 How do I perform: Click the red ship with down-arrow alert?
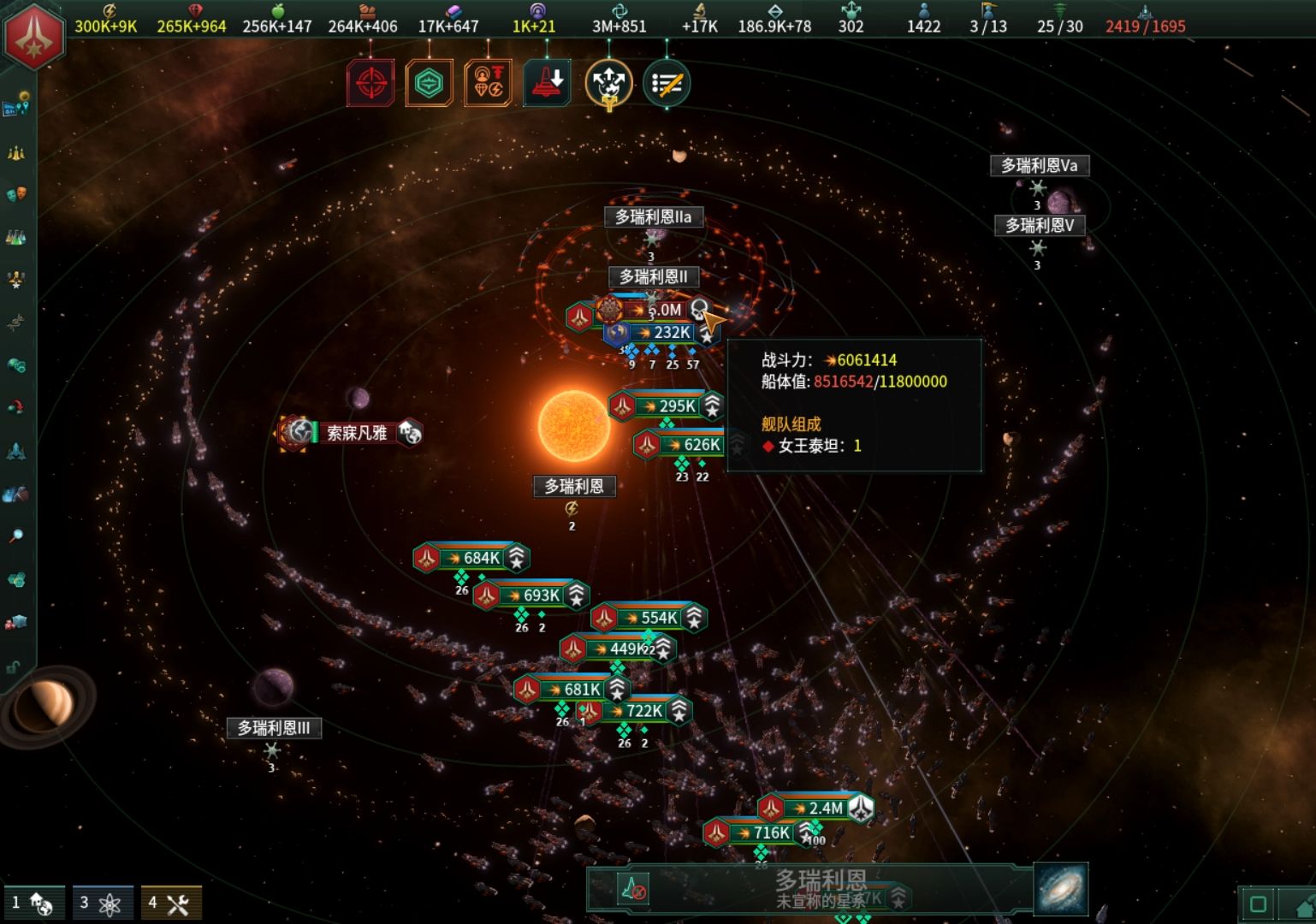[x=547, y=83]
